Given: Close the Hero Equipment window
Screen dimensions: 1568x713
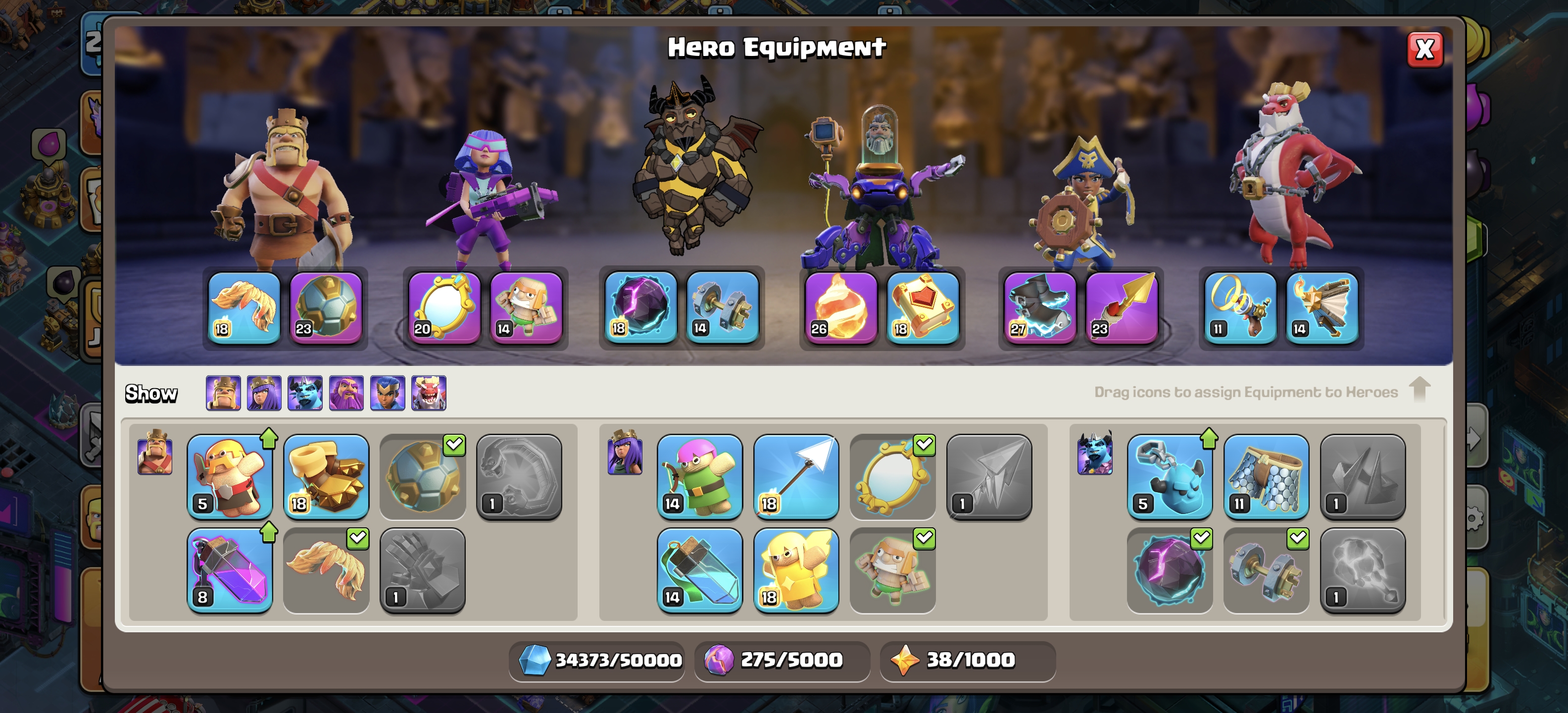Looking at the screenshot, I should pos(1424,50).
